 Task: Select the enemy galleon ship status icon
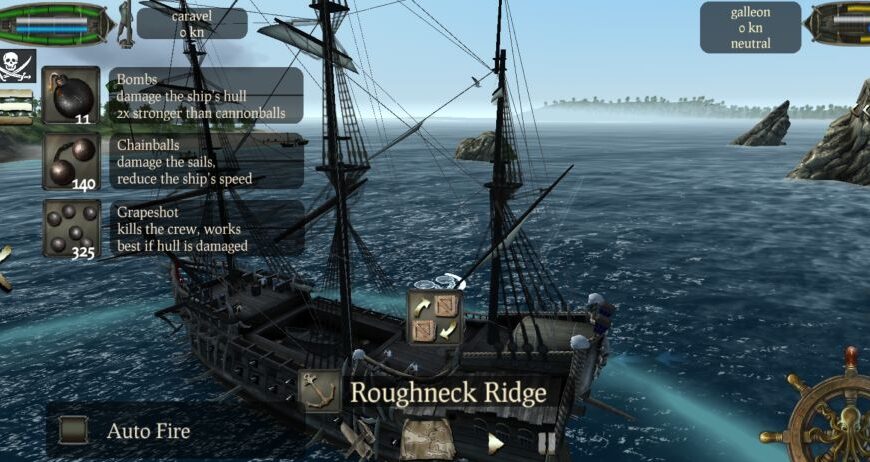[x=838, y=23]
